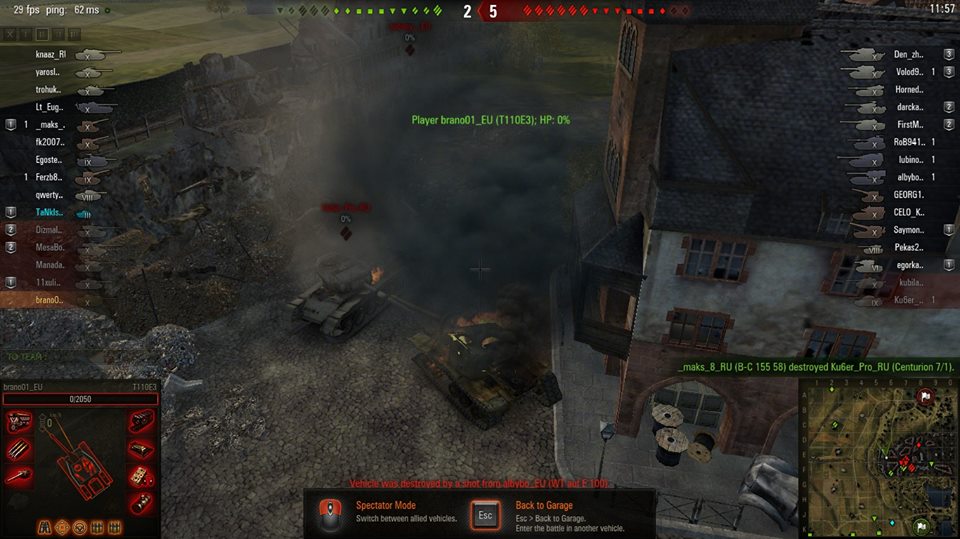Select player knaaz_RI in the allied team list
This screenshot has width=960, height=539.
click(50, 55)
